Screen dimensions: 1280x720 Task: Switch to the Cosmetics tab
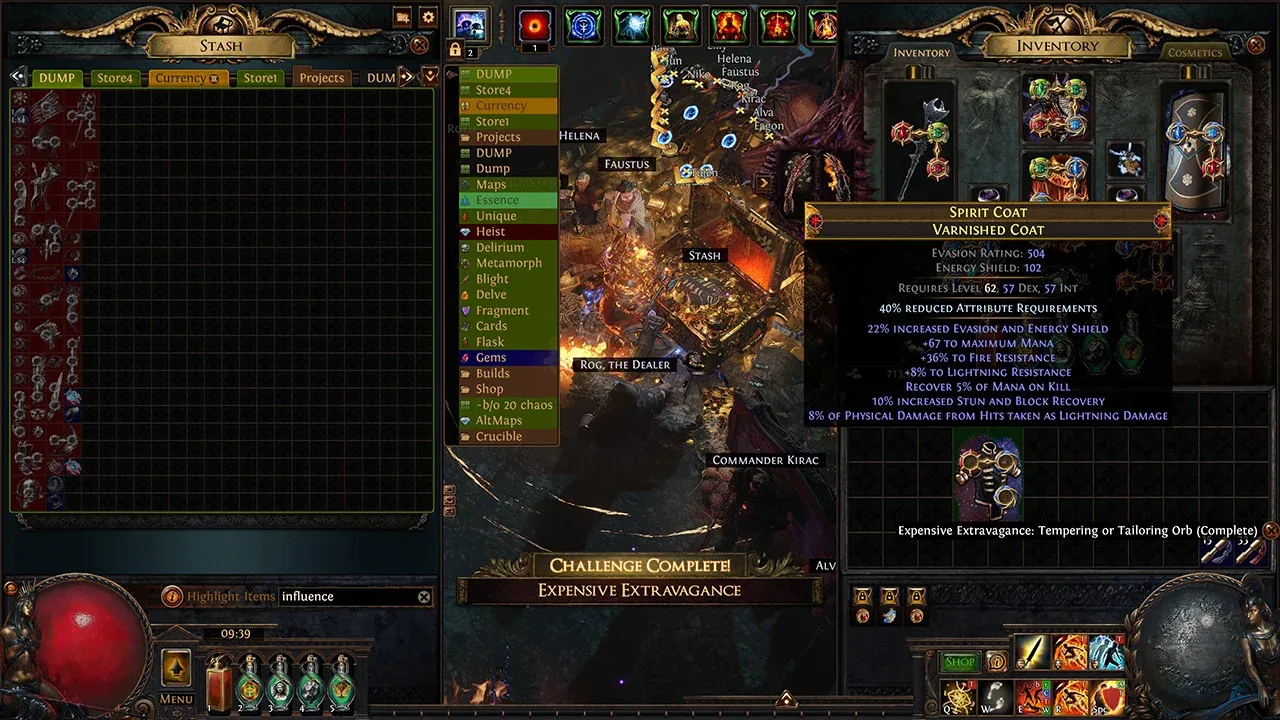(x=1195, y=52)
